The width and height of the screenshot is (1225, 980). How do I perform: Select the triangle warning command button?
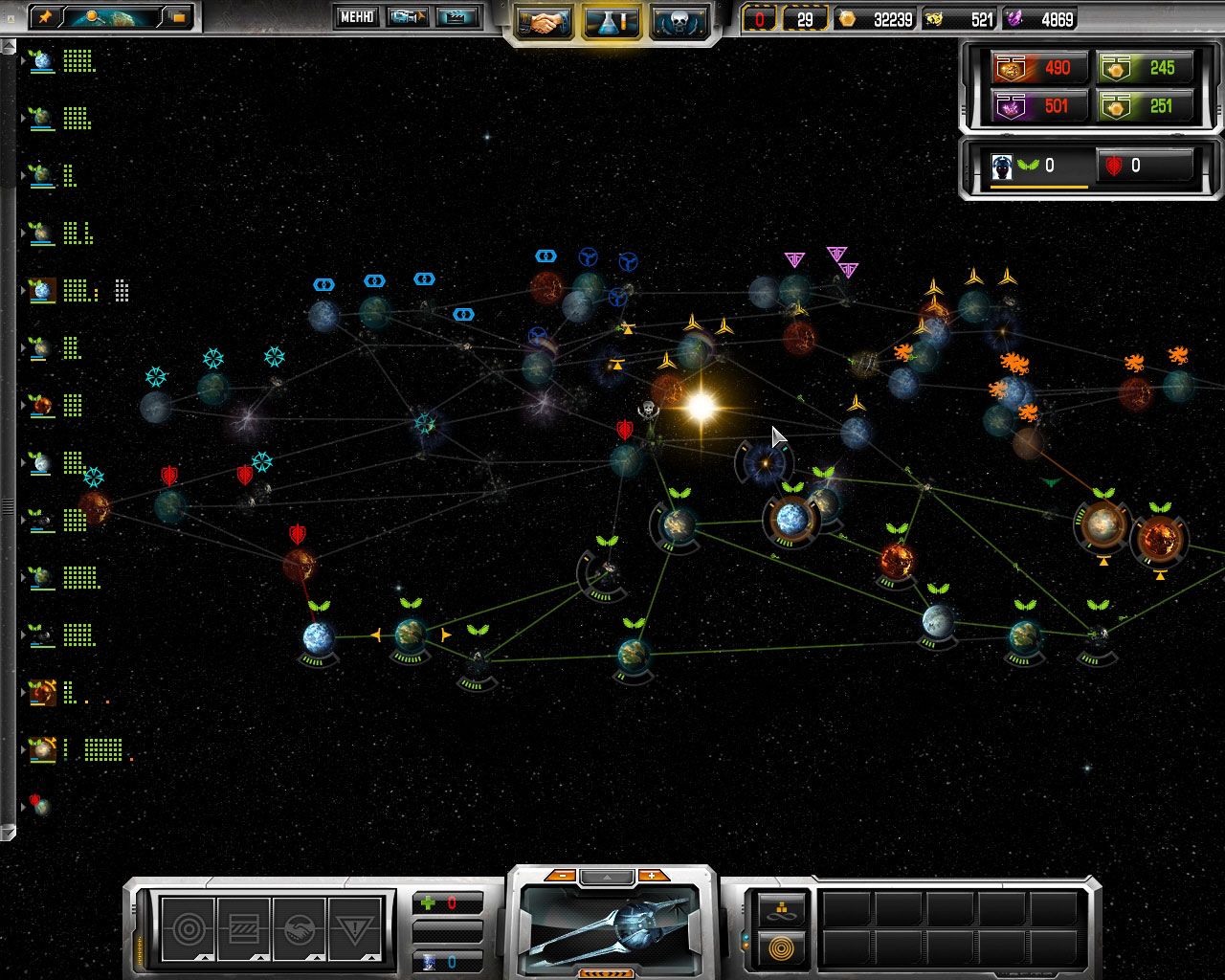pyautogui.click(x=355, y=927)
